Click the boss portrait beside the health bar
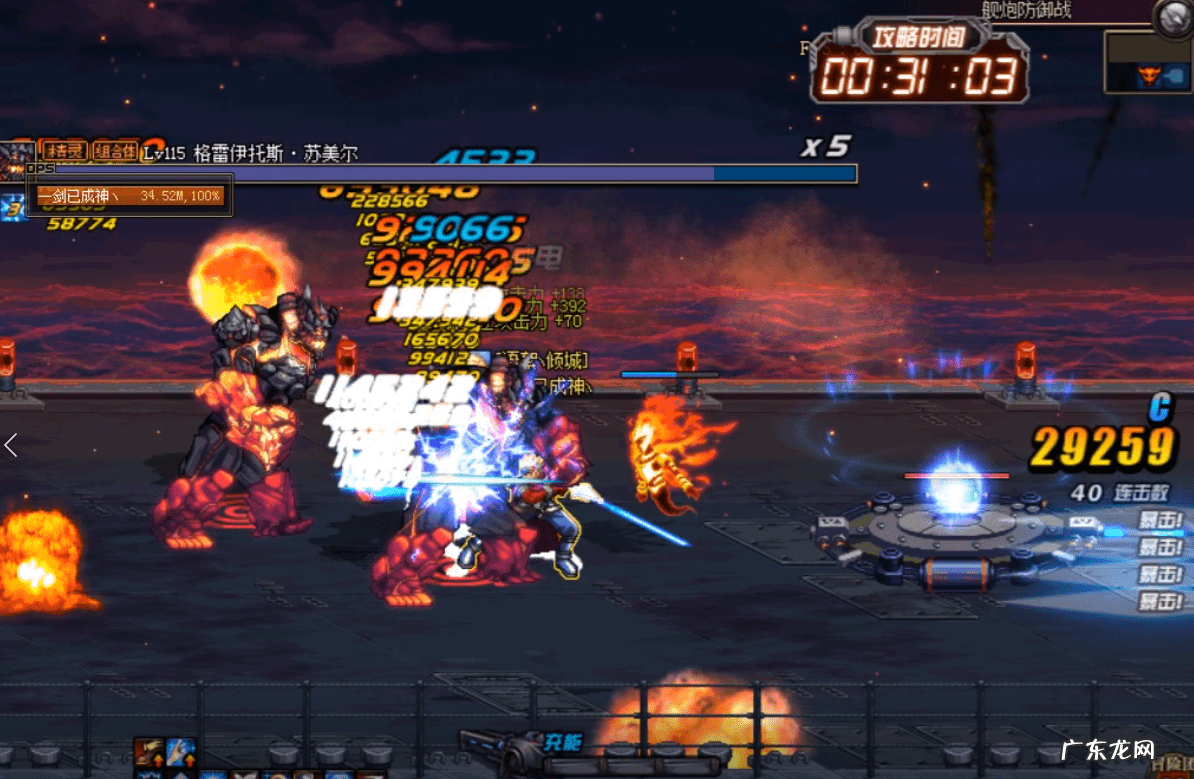 16,158
